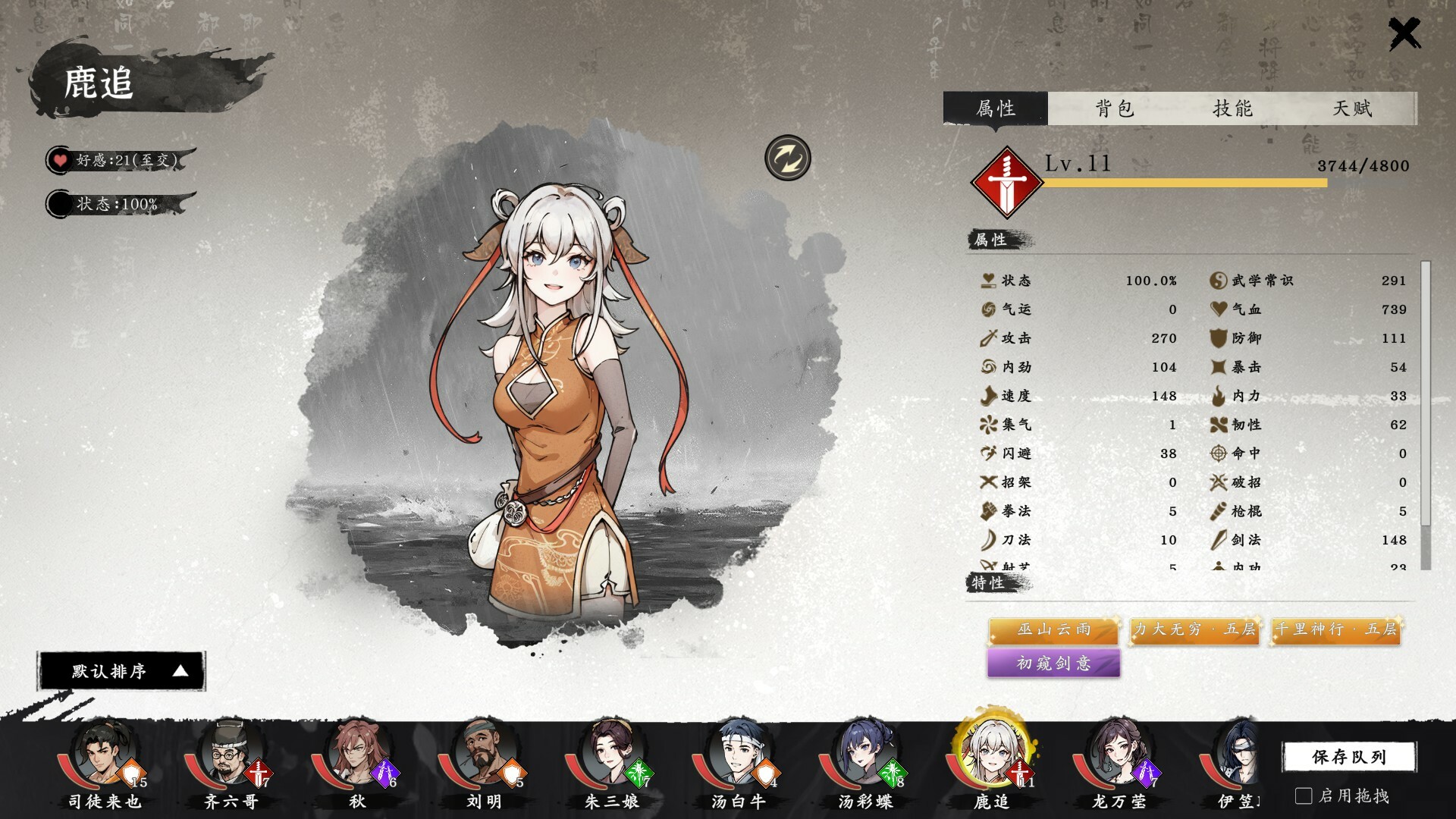This screenshot has width=1456, height=819.
Task: Click the 气血 heart icon in attributes
Action: click(1219, 309)
